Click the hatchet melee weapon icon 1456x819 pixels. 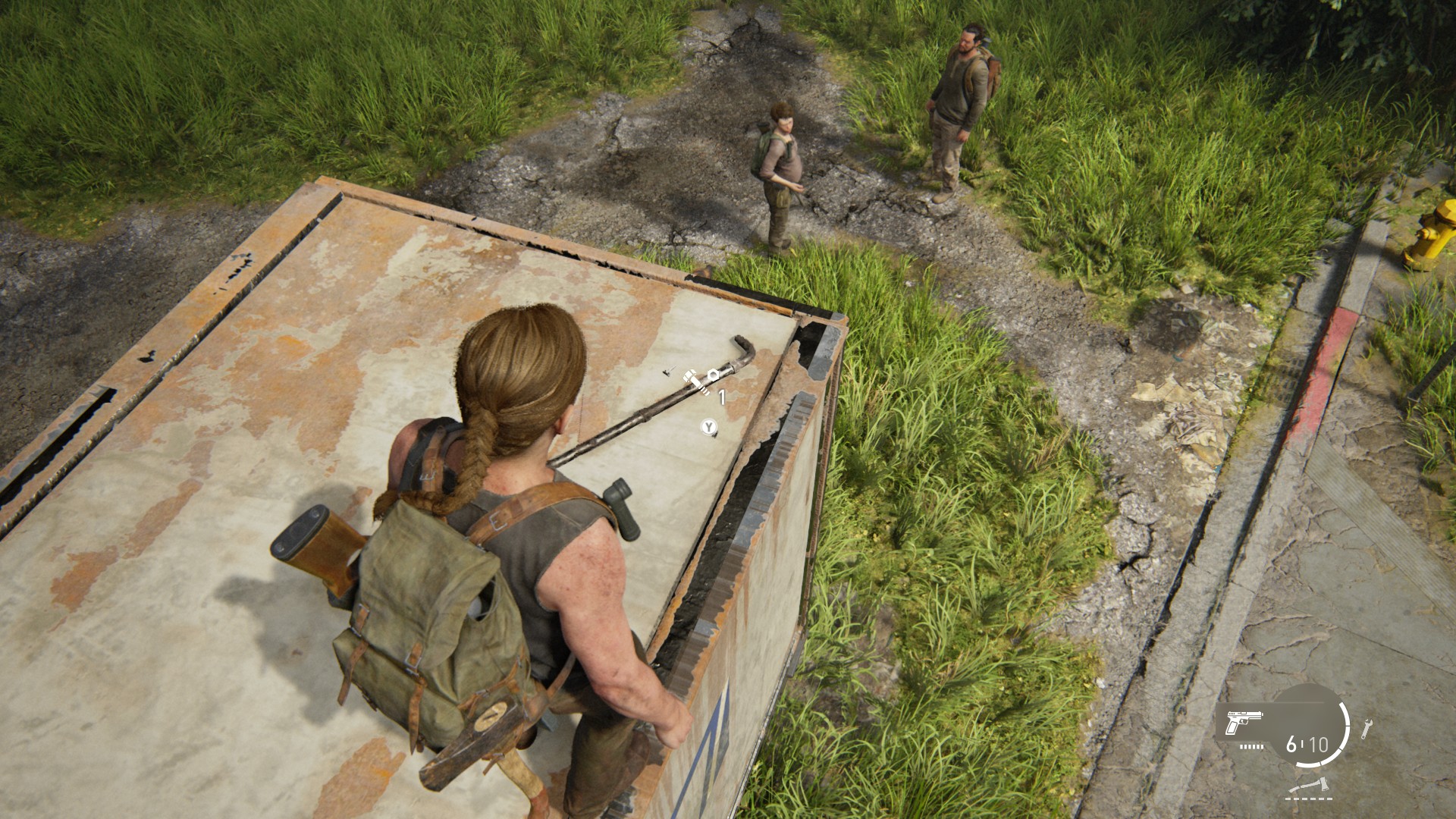pyautogui.click(x=1309, y=786)
